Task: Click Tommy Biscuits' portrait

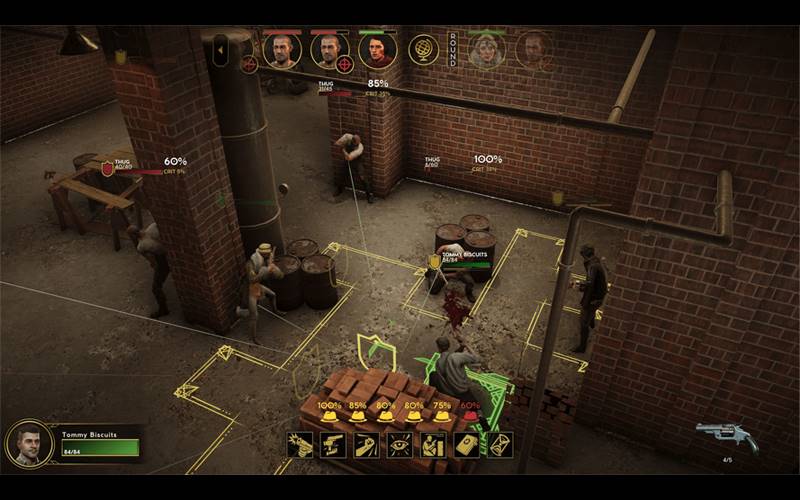Action: click(30, 443)
